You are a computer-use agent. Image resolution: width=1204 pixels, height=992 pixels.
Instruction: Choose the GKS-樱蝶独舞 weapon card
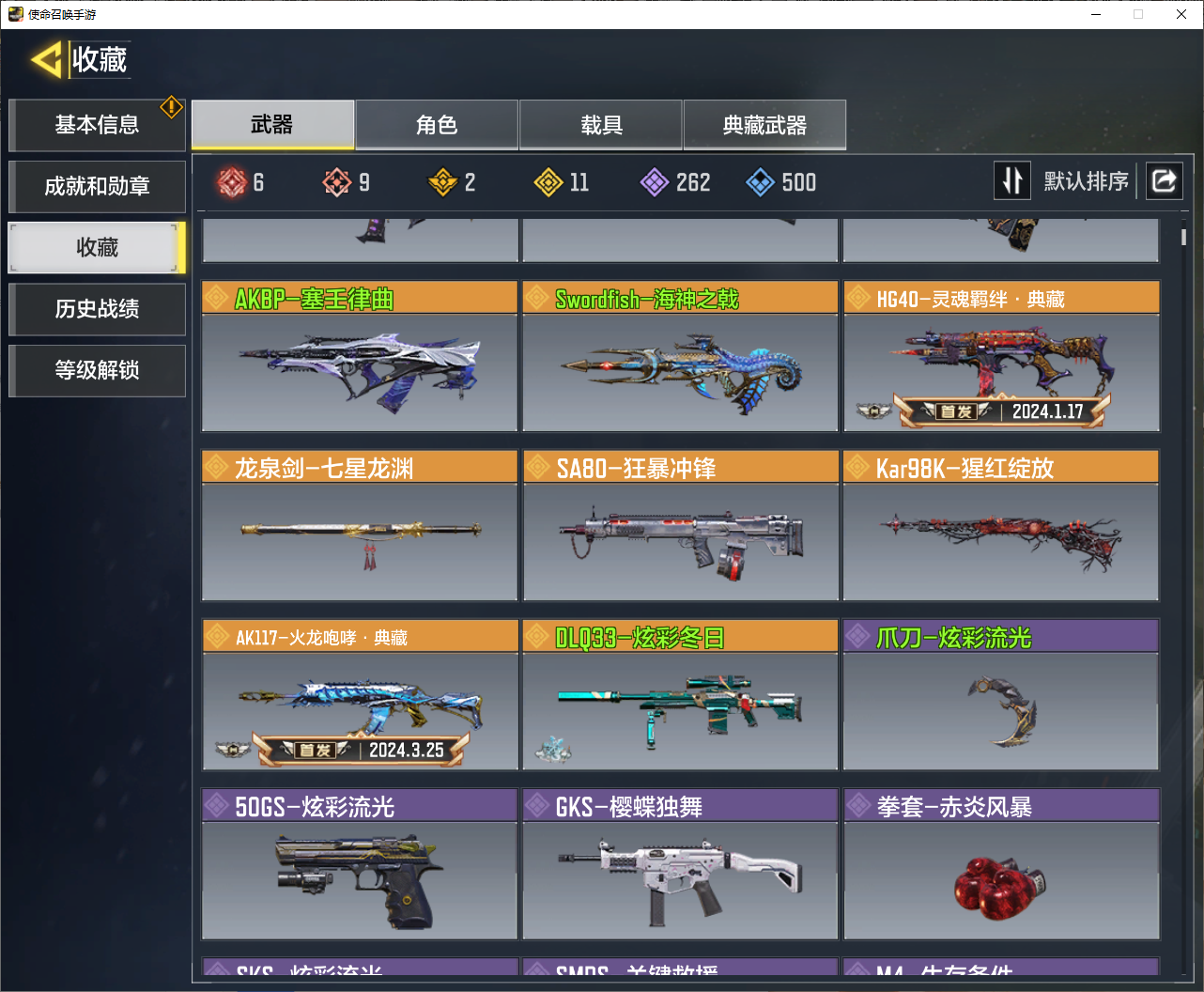[x=680, y=864]
